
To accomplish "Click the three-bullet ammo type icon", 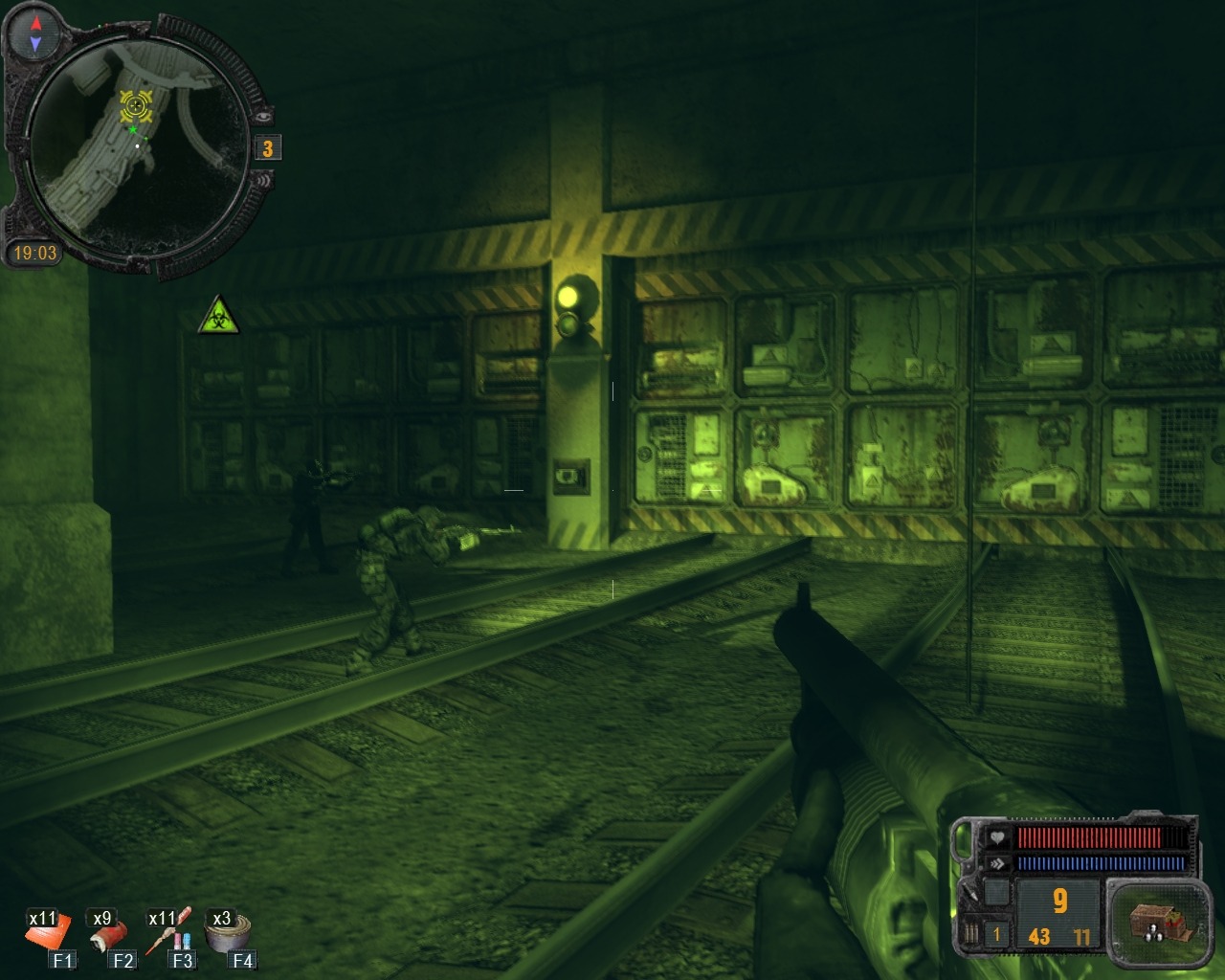I will click(972, 933).
